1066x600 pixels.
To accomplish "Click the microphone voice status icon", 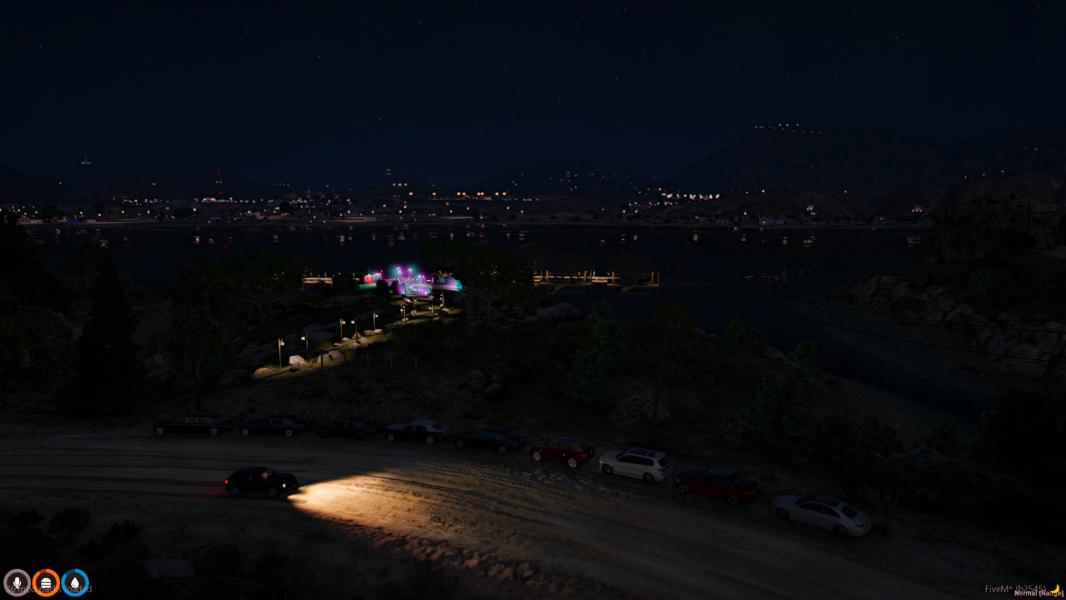I will (x=17, y=582).
